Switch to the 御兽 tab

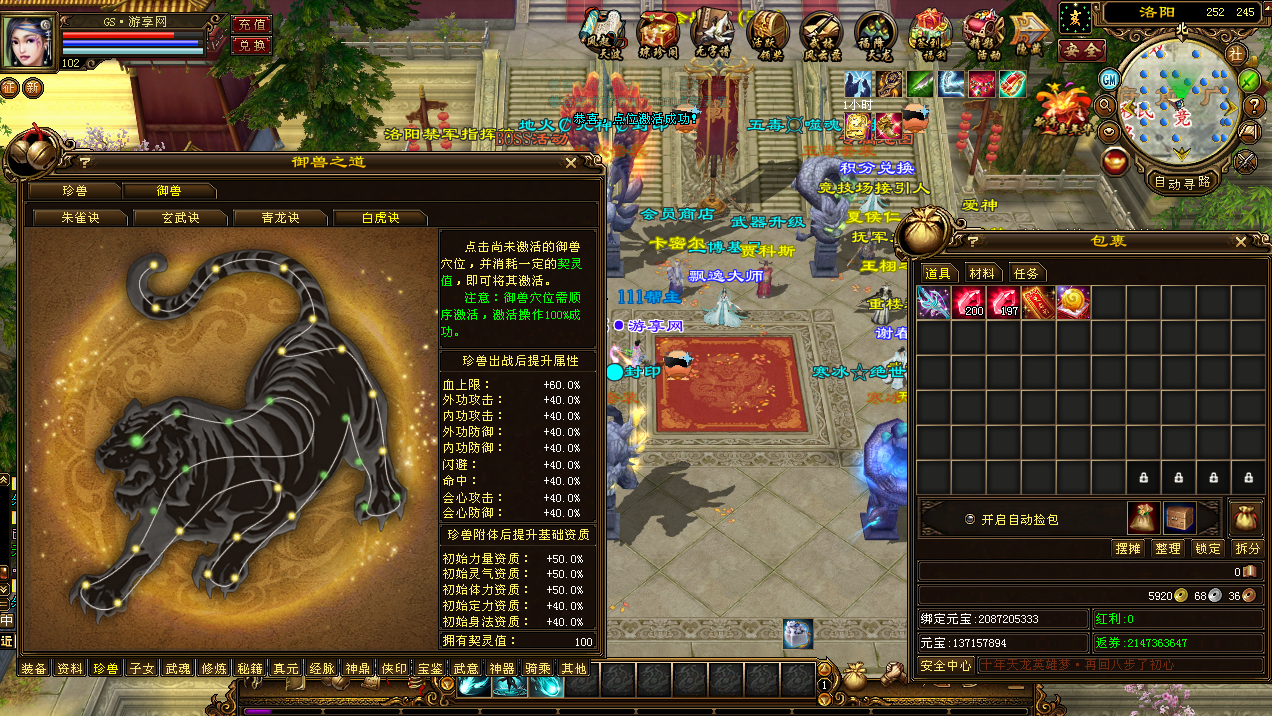(x=169, y=191)
